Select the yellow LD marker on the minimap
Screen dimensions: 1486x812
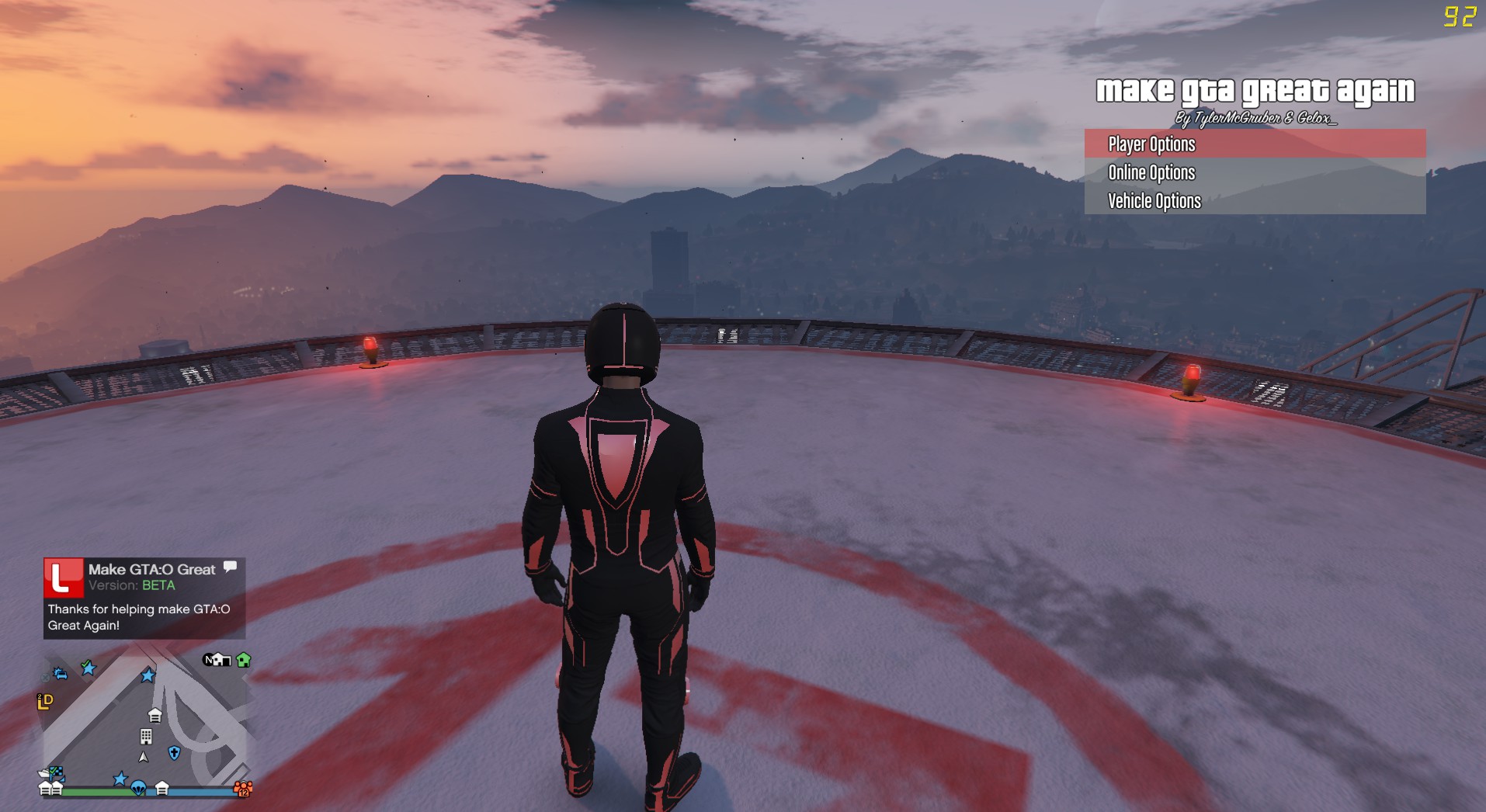tap(45, 702)
